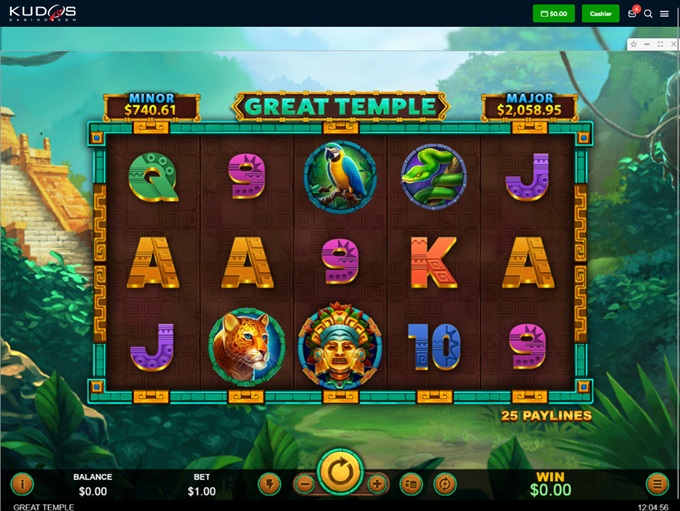Decrease the bet with the minus button
Screen dimensions: 680x511
pos(305,484)
